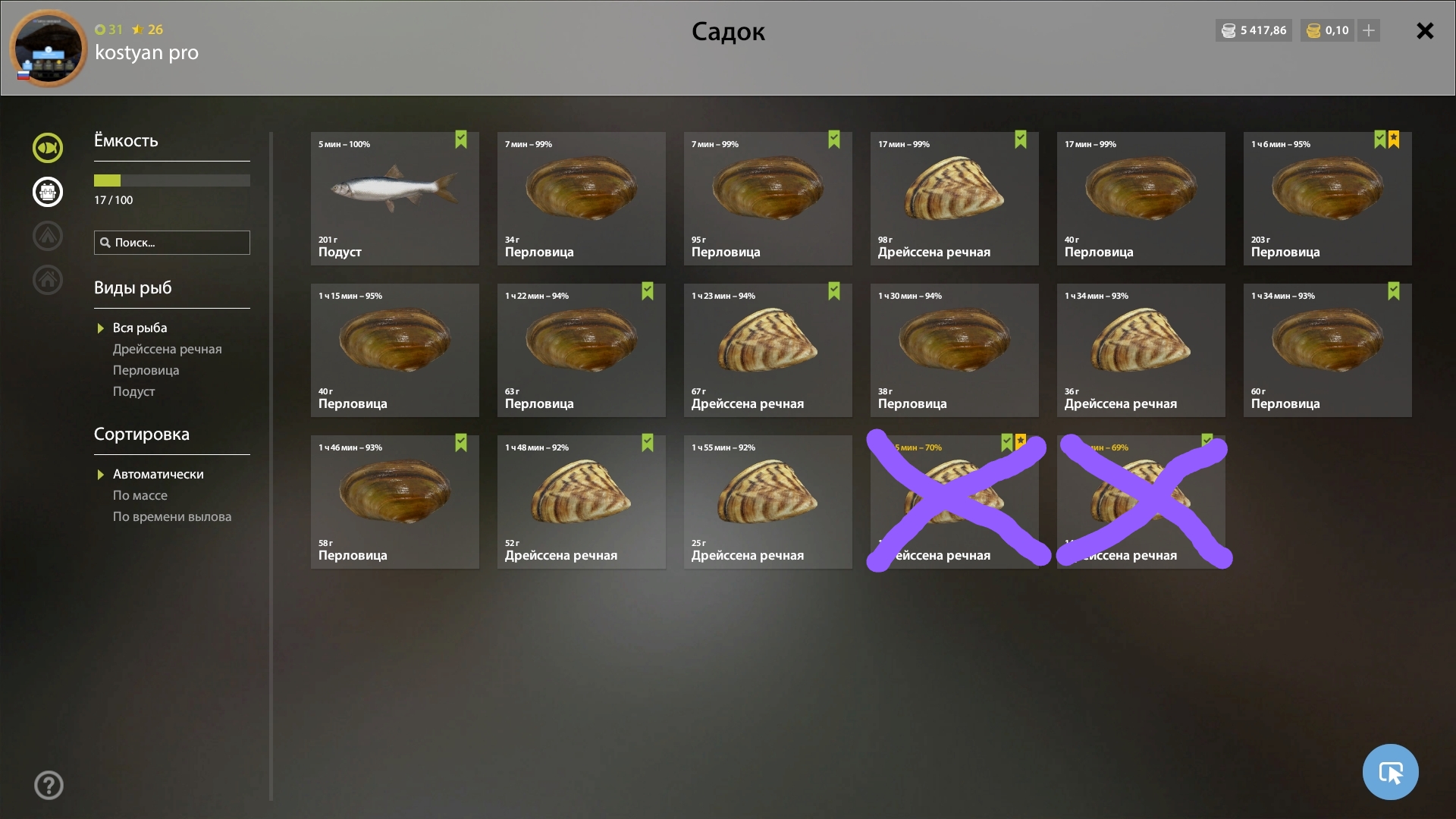Filter by Дрейссена речная species

[167, 349]
